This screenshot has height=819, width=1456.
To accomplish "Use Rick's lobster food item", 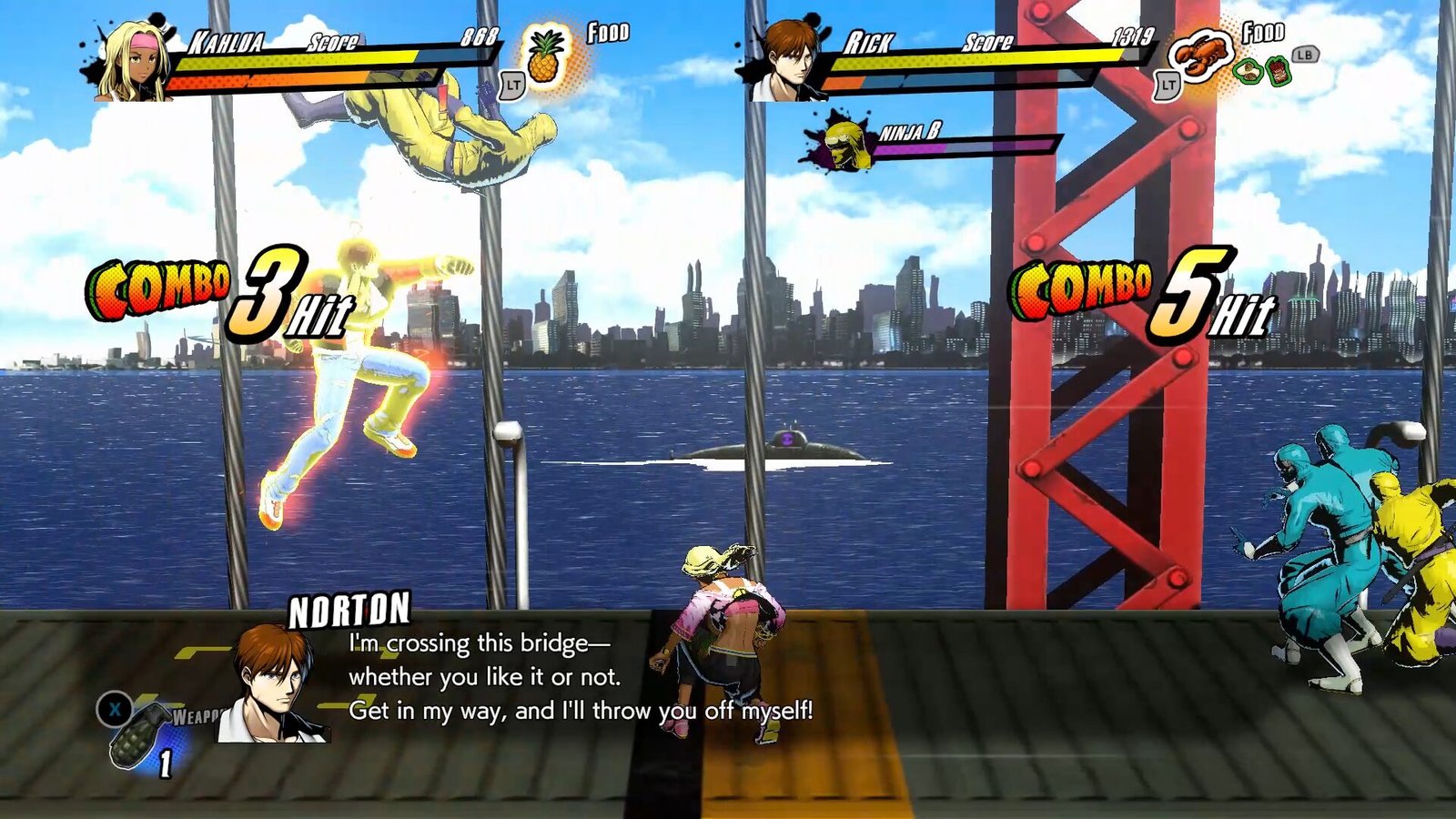I will 1199,56.
